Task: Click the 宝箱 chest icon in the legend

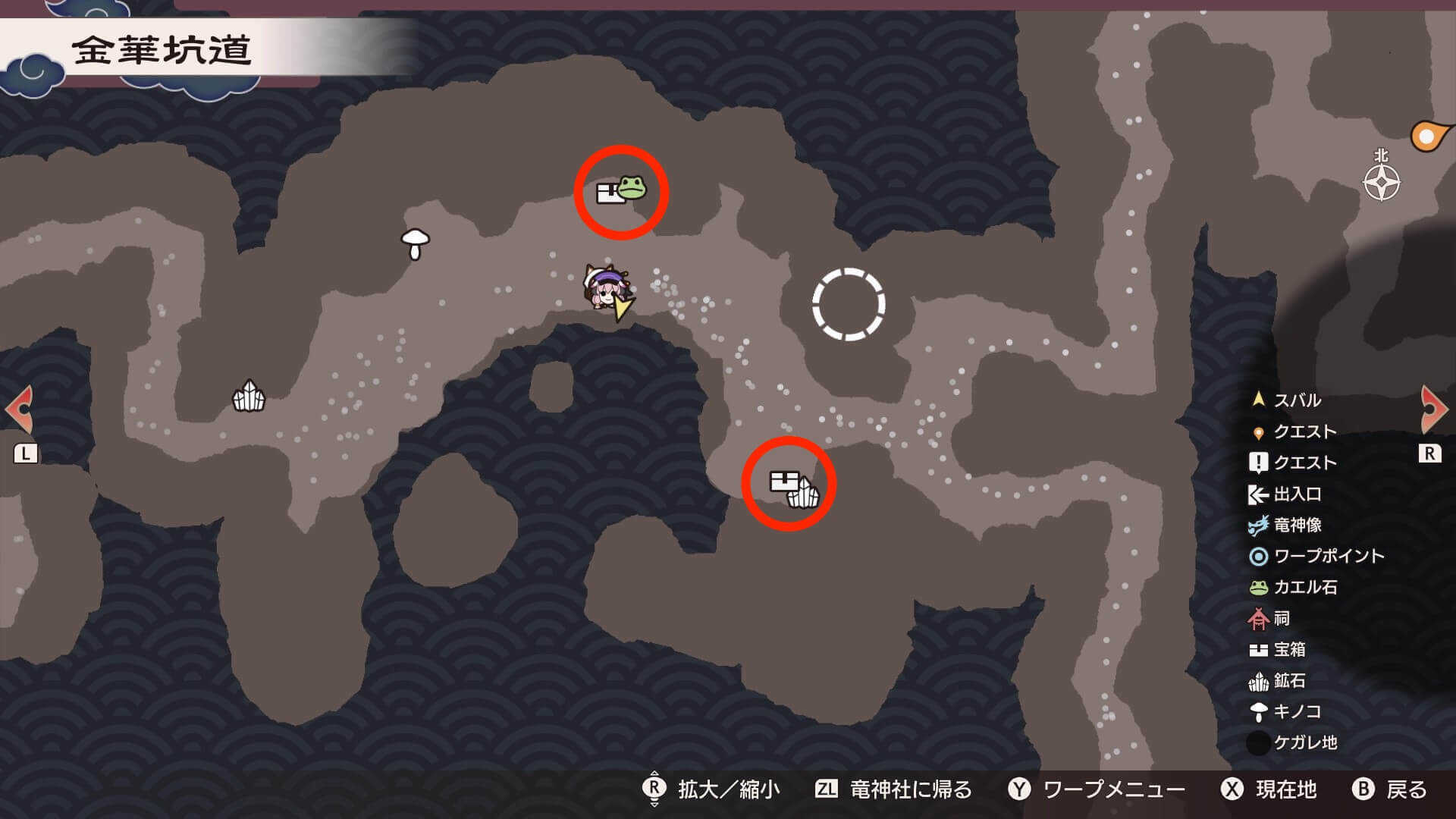Action: 1258,650
